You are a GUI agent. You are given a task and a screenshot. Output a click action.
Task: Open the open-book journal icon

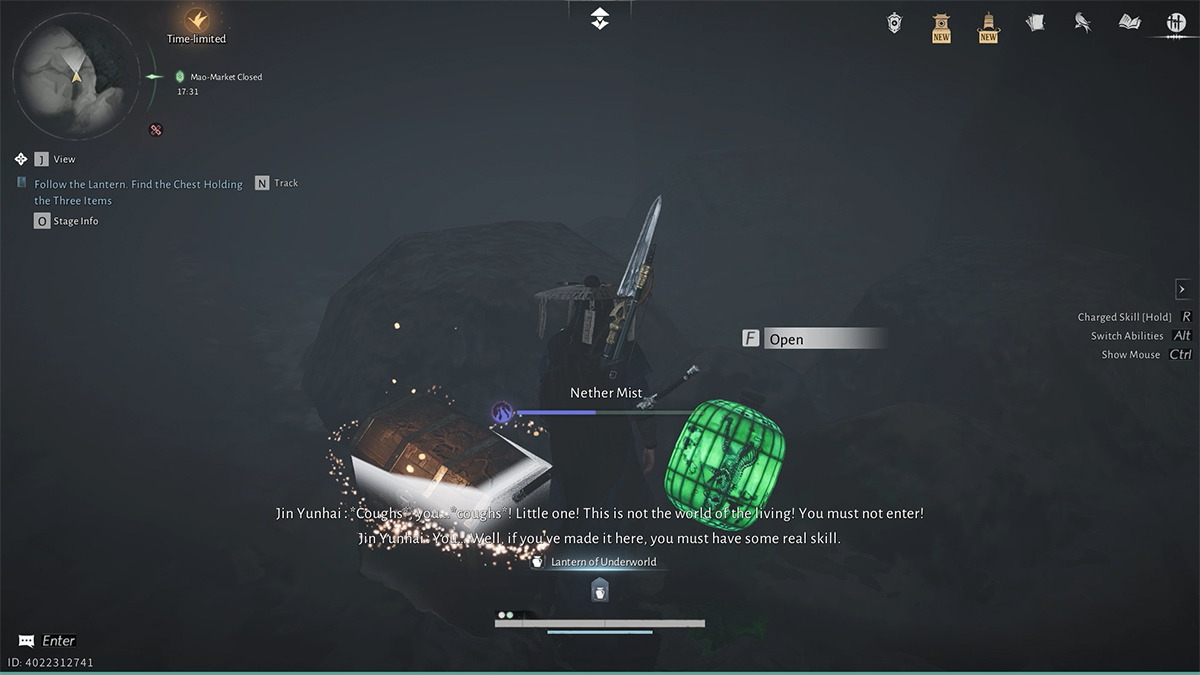pyautogui.click(x=1129, y=22)
